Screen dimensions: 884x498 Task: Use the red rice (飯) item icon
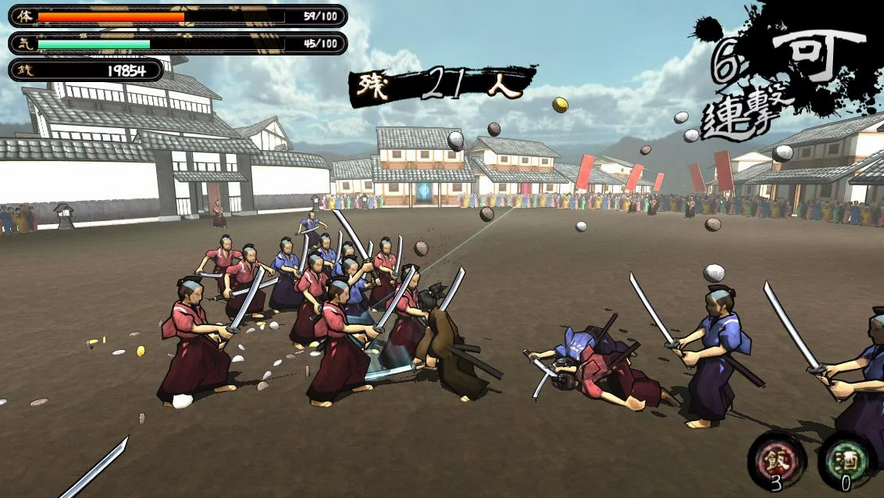tap(776, 458)
